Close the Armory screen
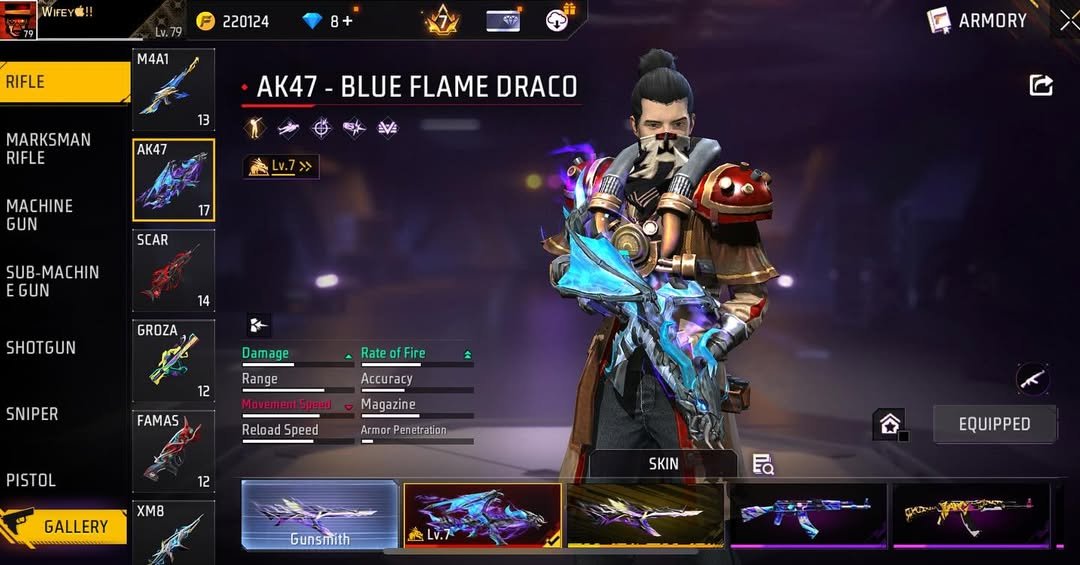The image size is (1080, 565). (1068, 20)
